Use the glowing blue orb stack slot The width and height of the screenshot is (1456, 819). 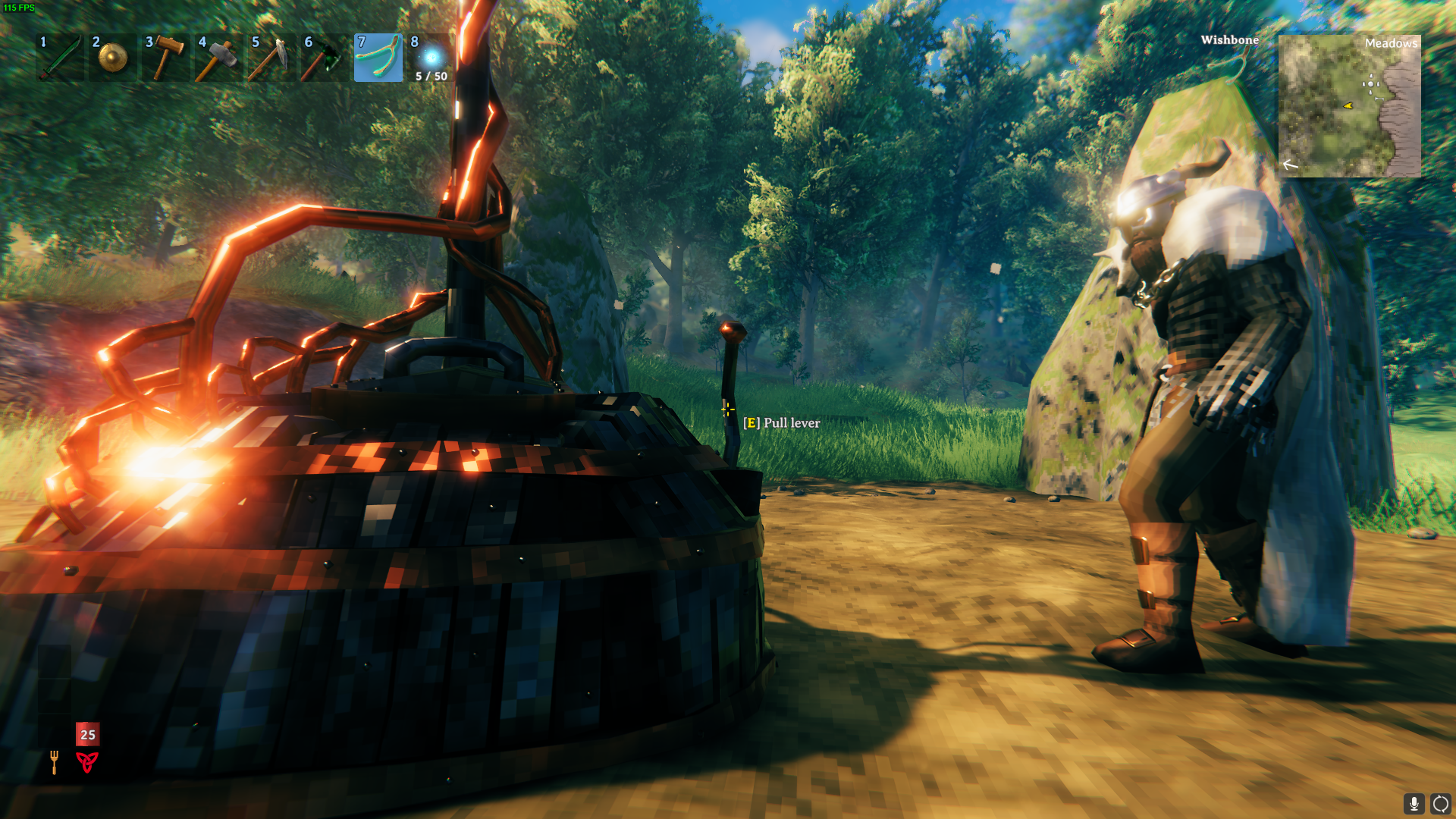431,58
